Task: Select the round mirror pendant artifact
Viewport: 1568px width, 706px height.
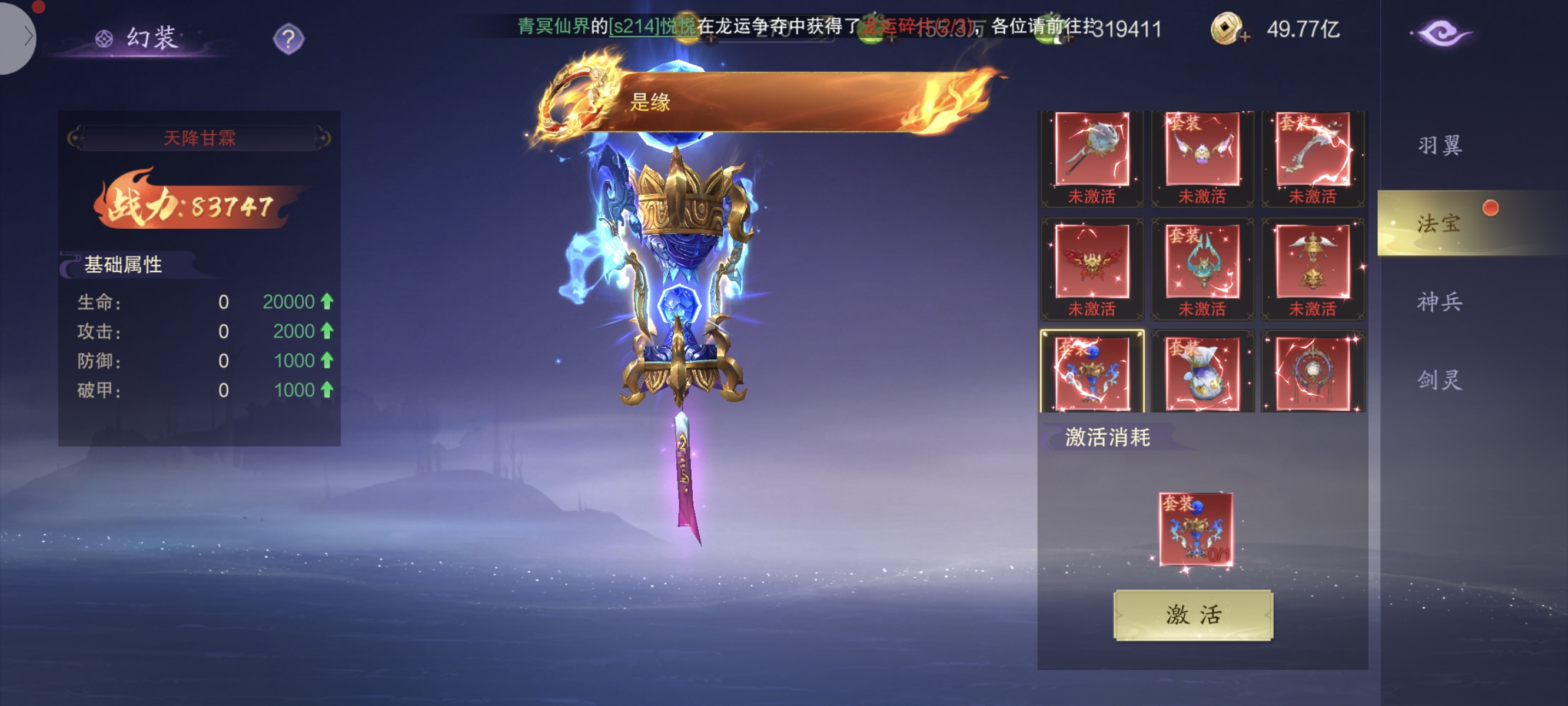Action: (x=1313, y=373)
